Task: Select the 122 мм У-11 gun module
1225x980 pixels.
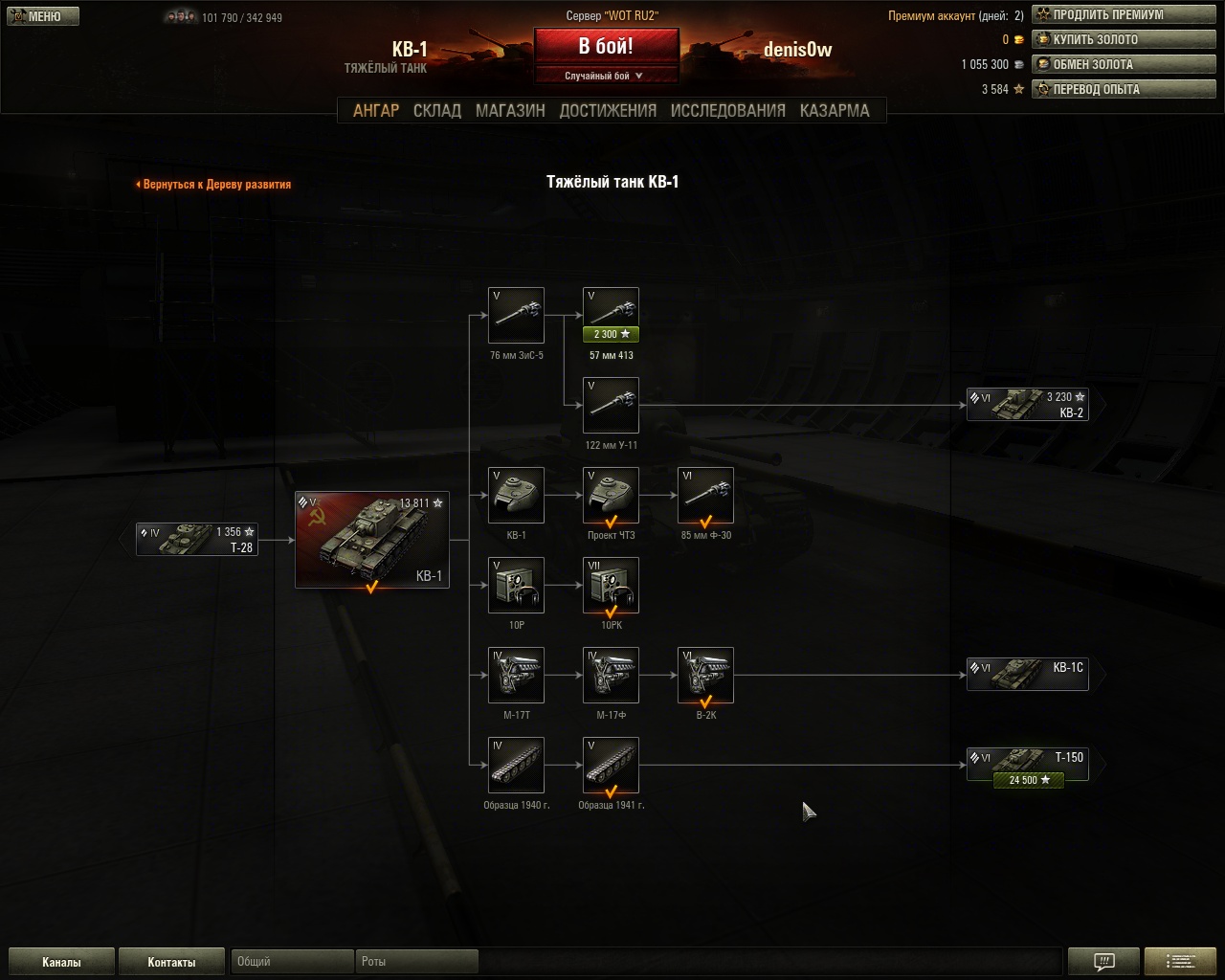Action: (611, 406)
